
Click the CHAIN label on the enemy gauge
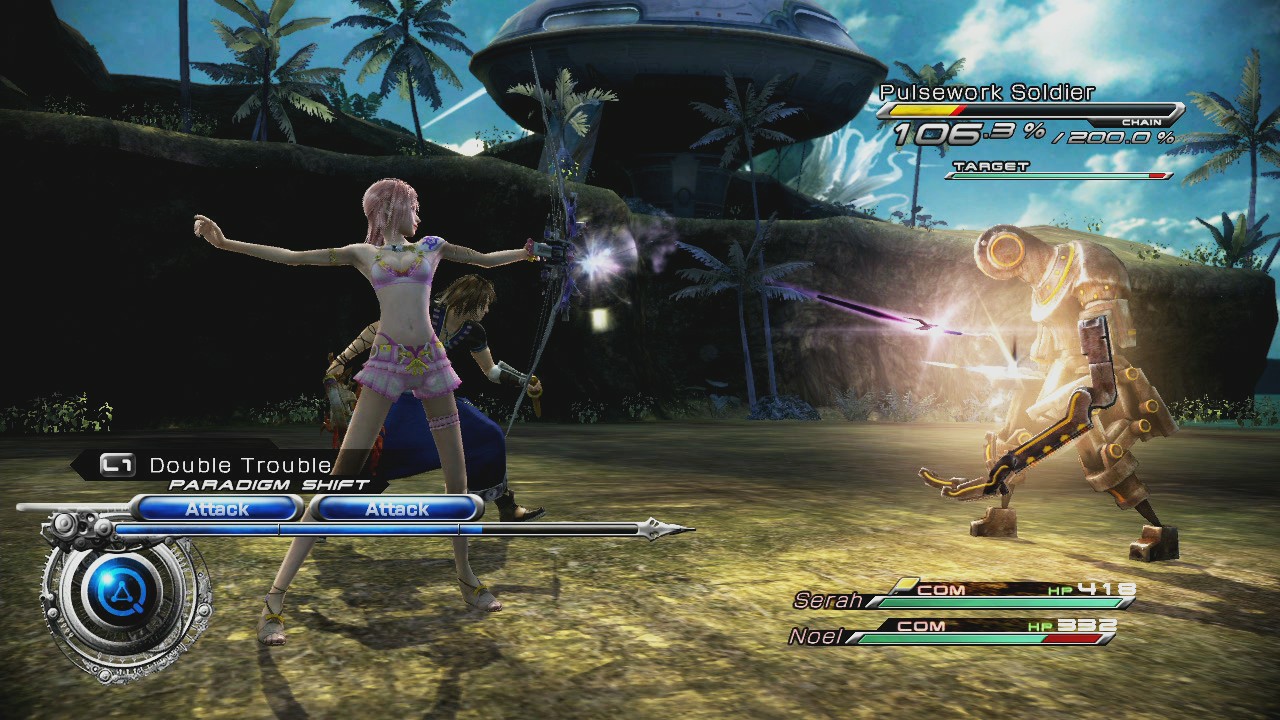(1142, 122)
